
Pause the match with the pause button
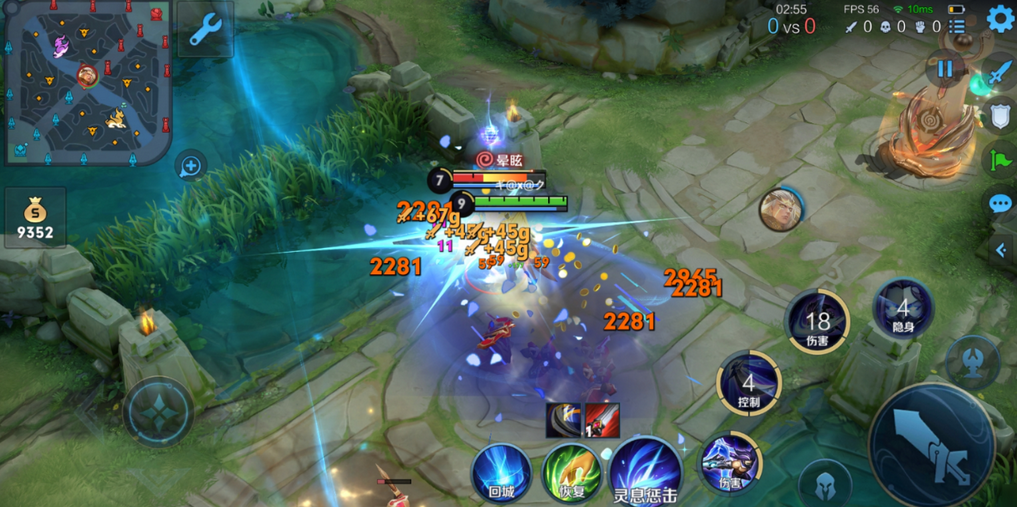click(945, 70)
